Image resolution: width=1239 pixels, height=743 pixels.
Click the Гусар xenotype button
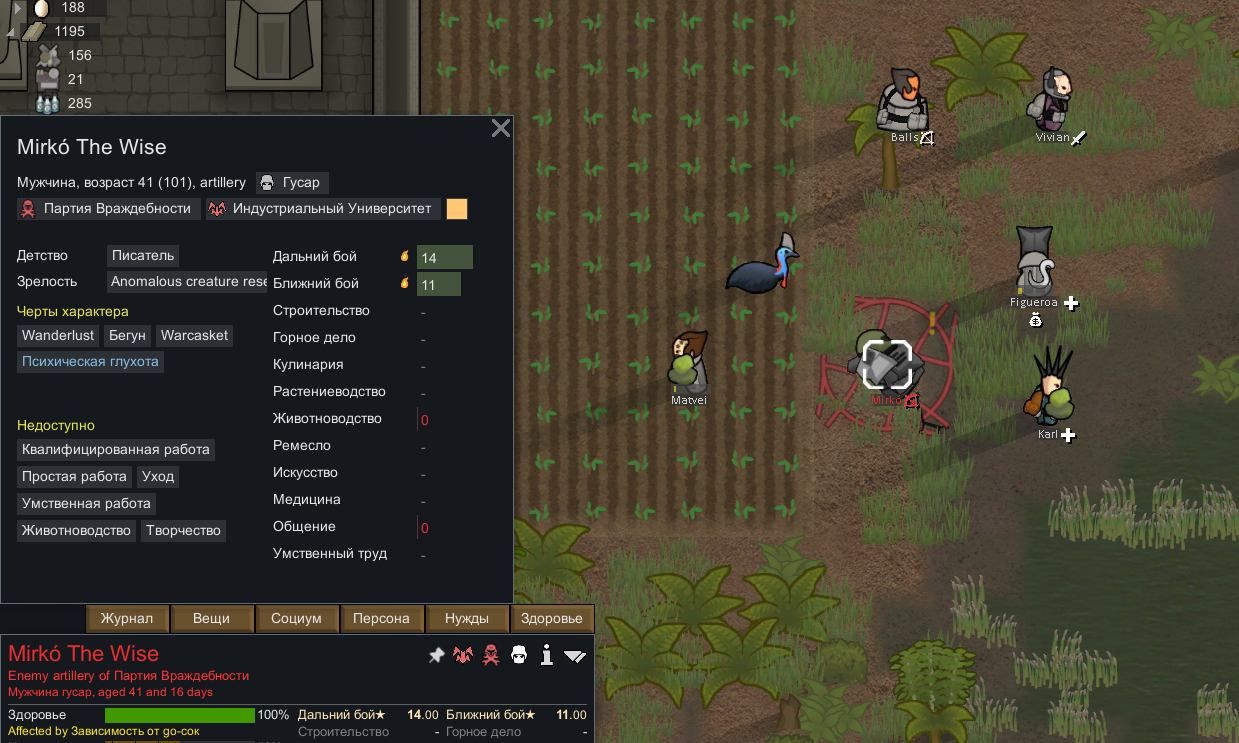pyautogui.click(x=292, y=183)
